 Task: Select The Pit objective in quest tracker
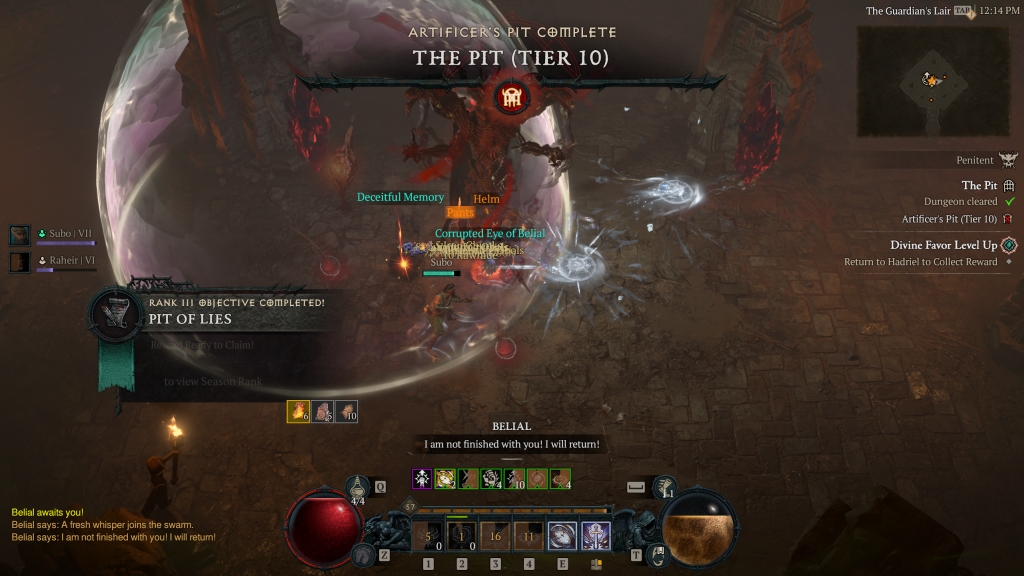click(979, 185)
